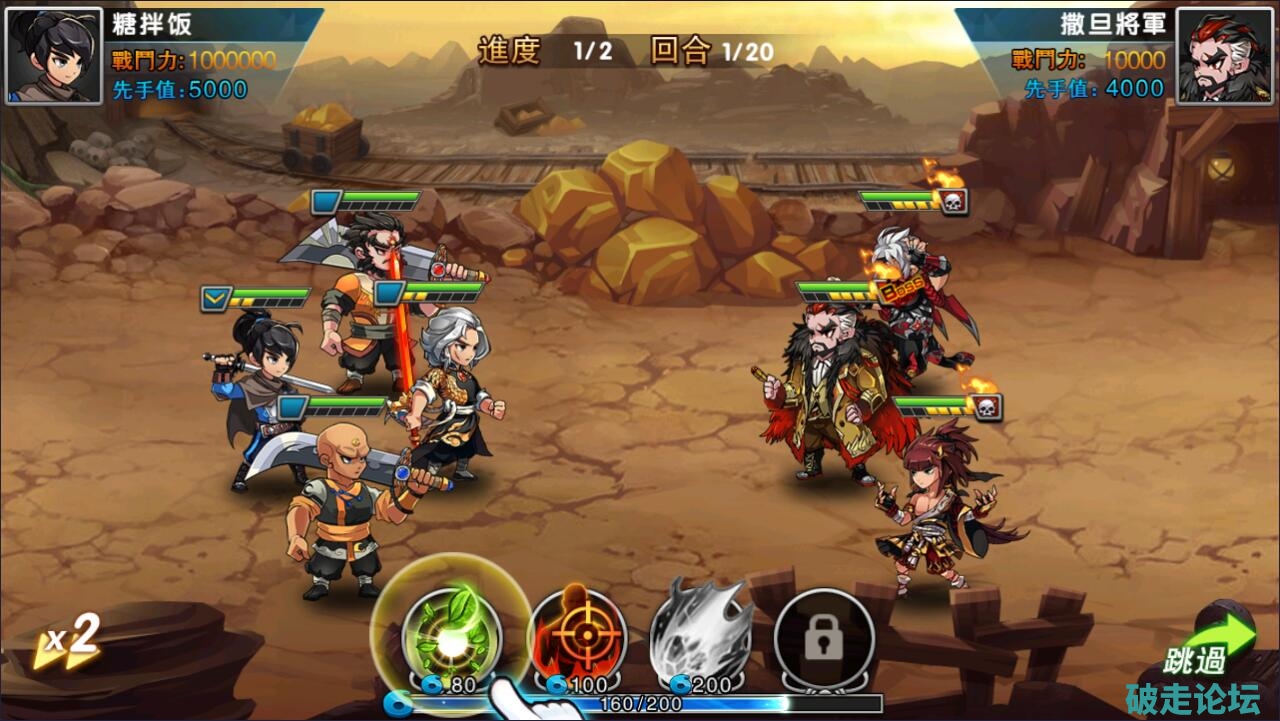Toggle the x2 battle speed
1280x721 pixels.
pyautogui.click(x=68, y=641)
